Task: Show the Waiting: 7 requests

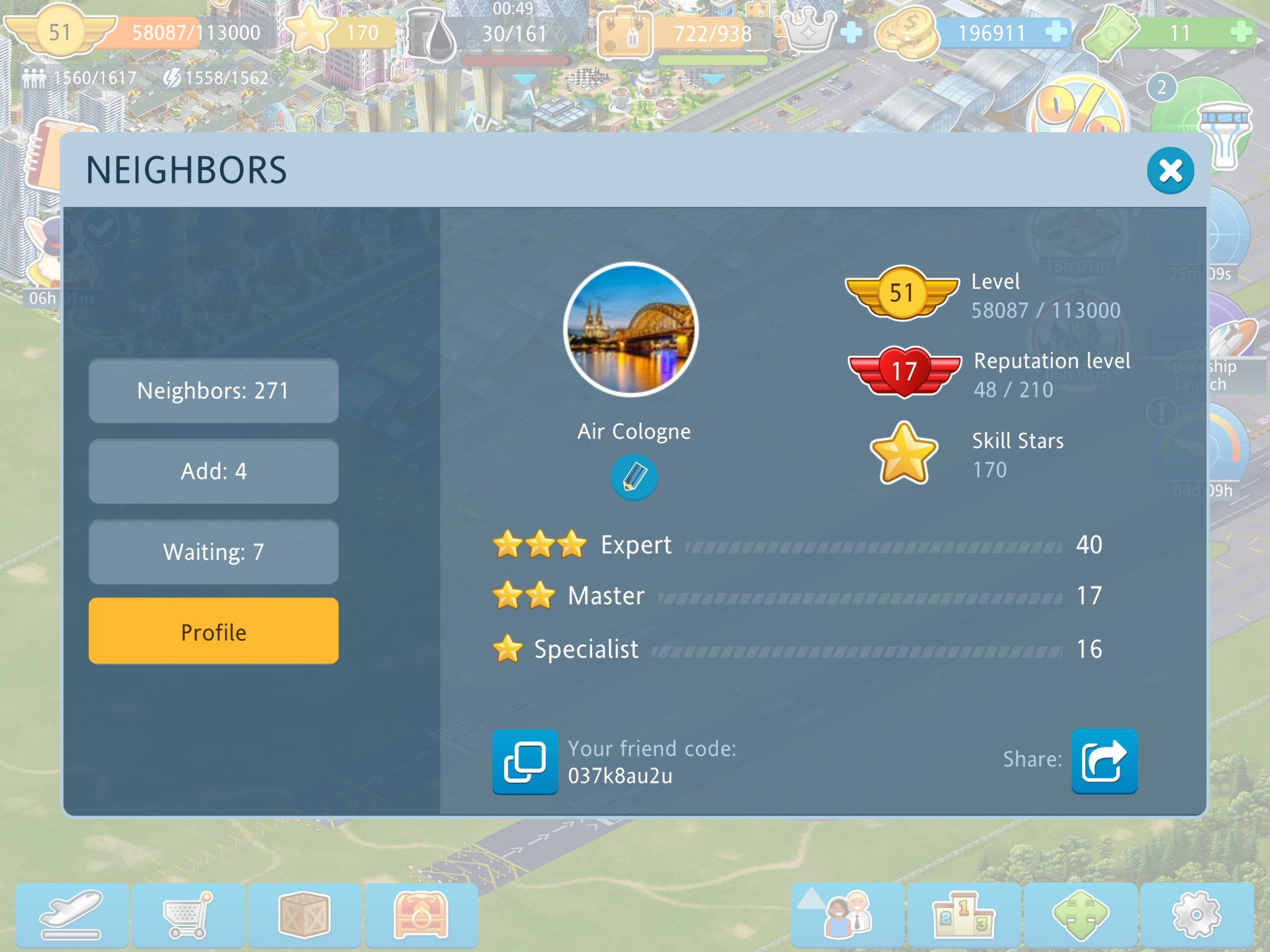Action: tap(213, 552)
